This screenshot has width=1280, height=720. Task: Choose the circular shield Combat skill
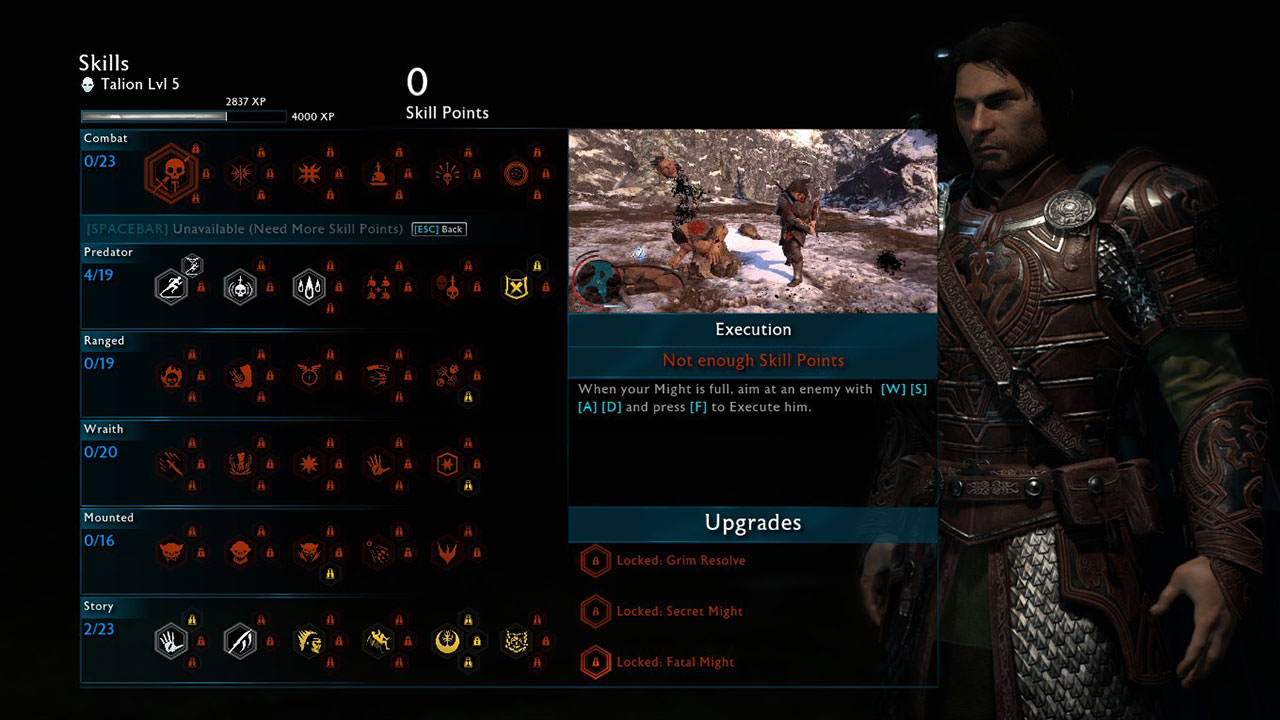pyautogui.click(x=515, y=173)
